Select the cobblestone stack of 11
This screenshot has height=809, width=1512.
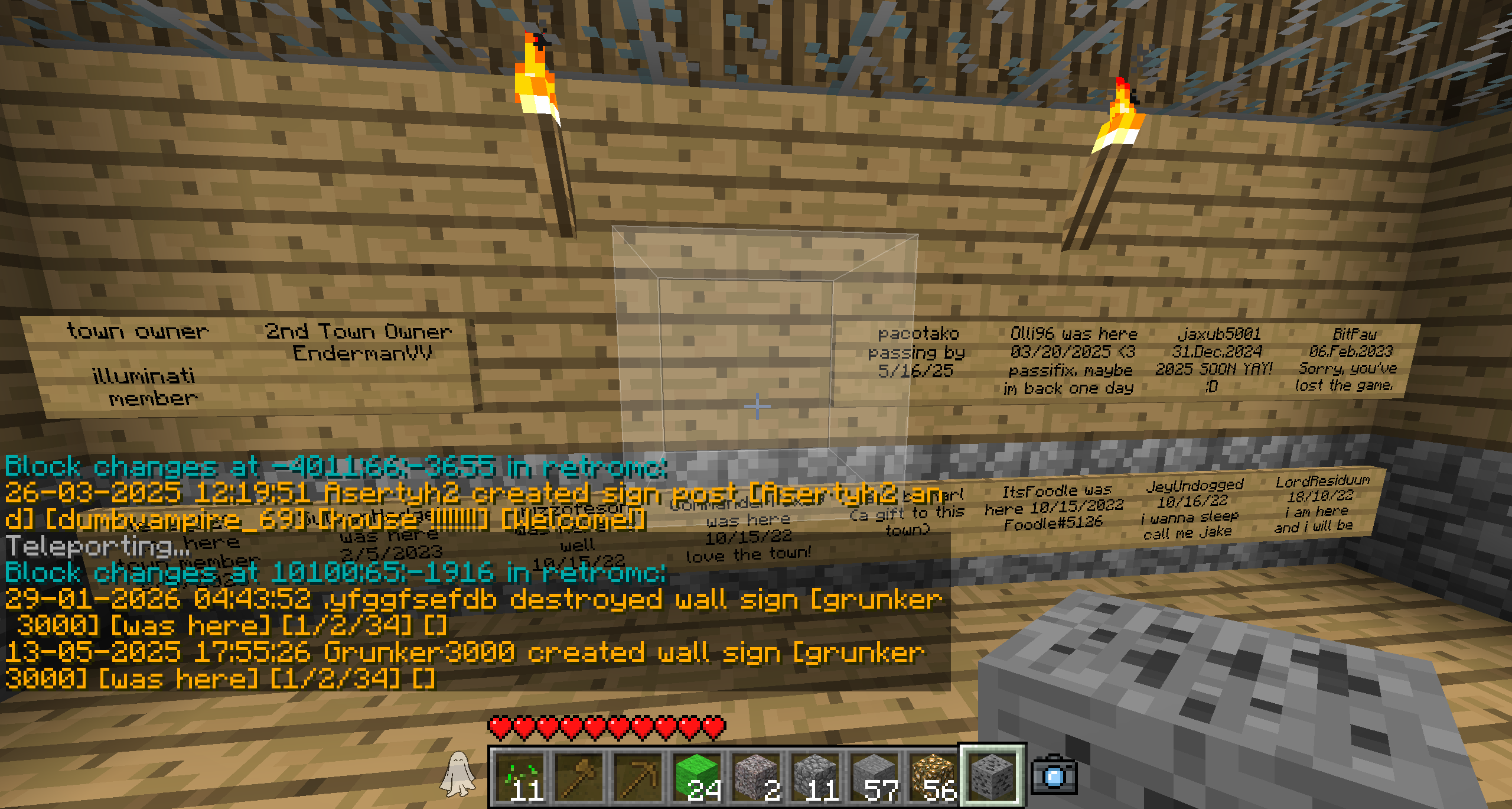815,776
